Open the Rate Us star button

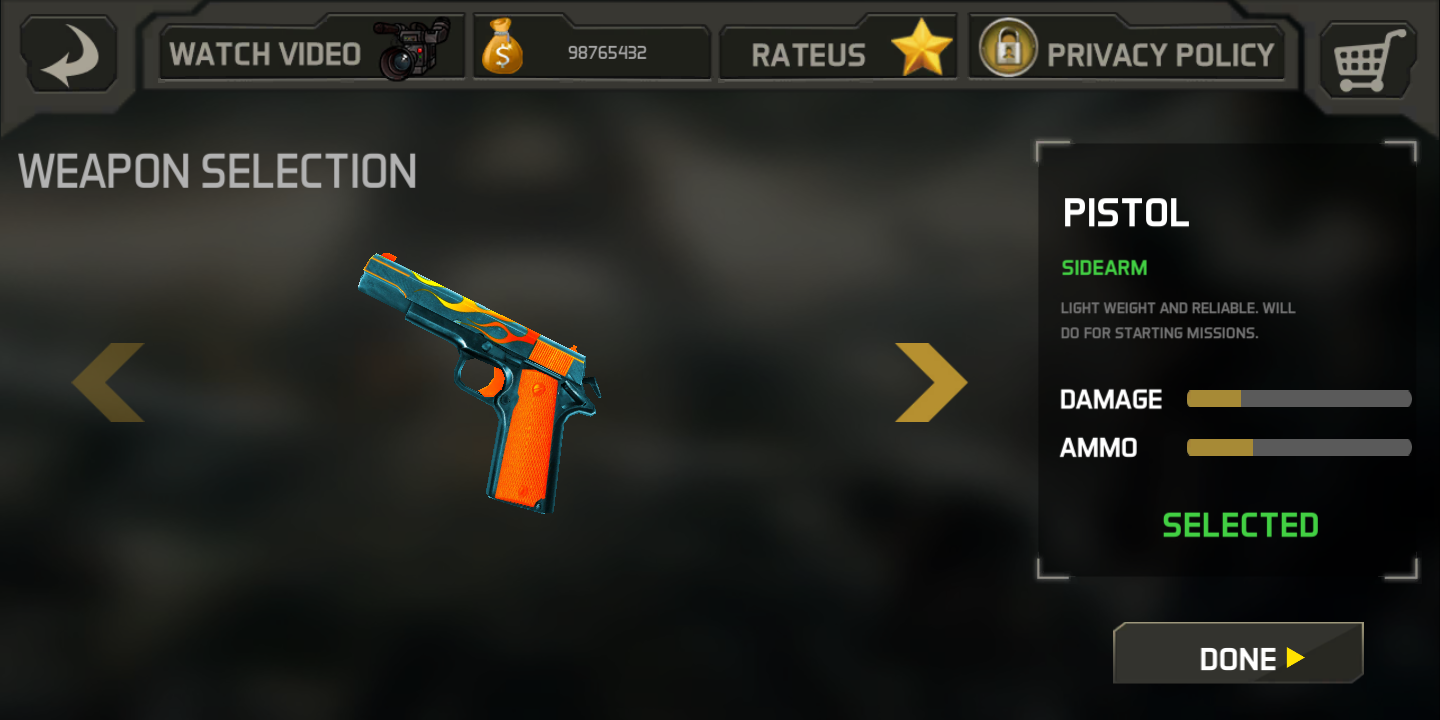click(x=838, y=50)
